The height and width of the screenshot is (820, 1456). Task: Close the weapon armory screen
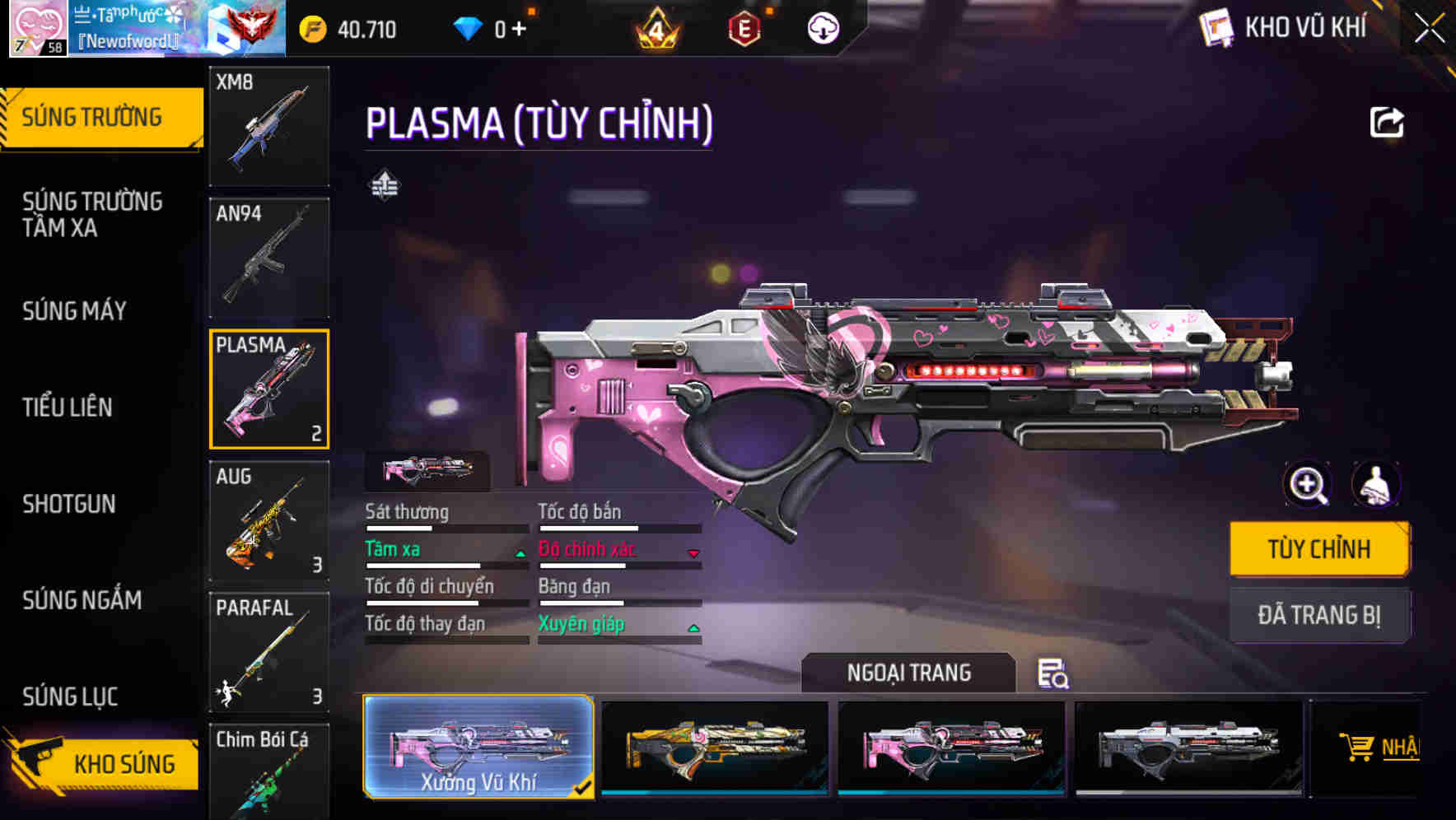[1430, 29]
